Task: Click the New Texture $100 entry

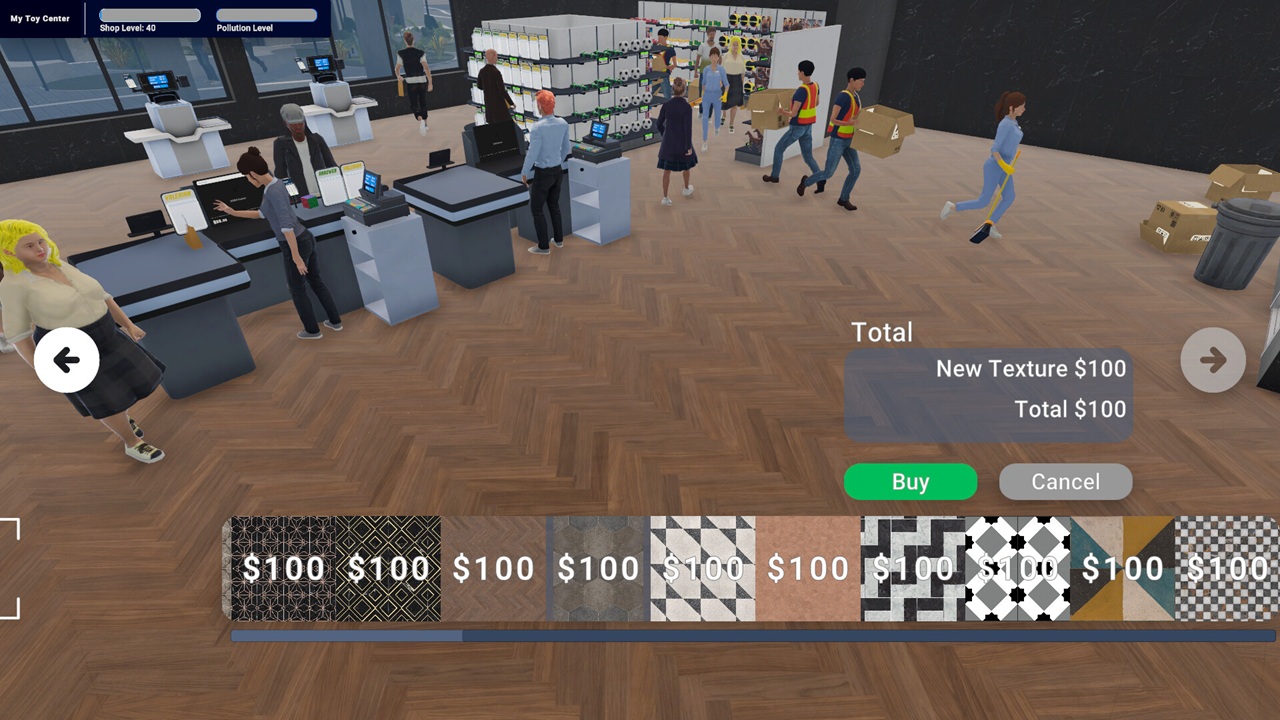Action: (1030, 369)
